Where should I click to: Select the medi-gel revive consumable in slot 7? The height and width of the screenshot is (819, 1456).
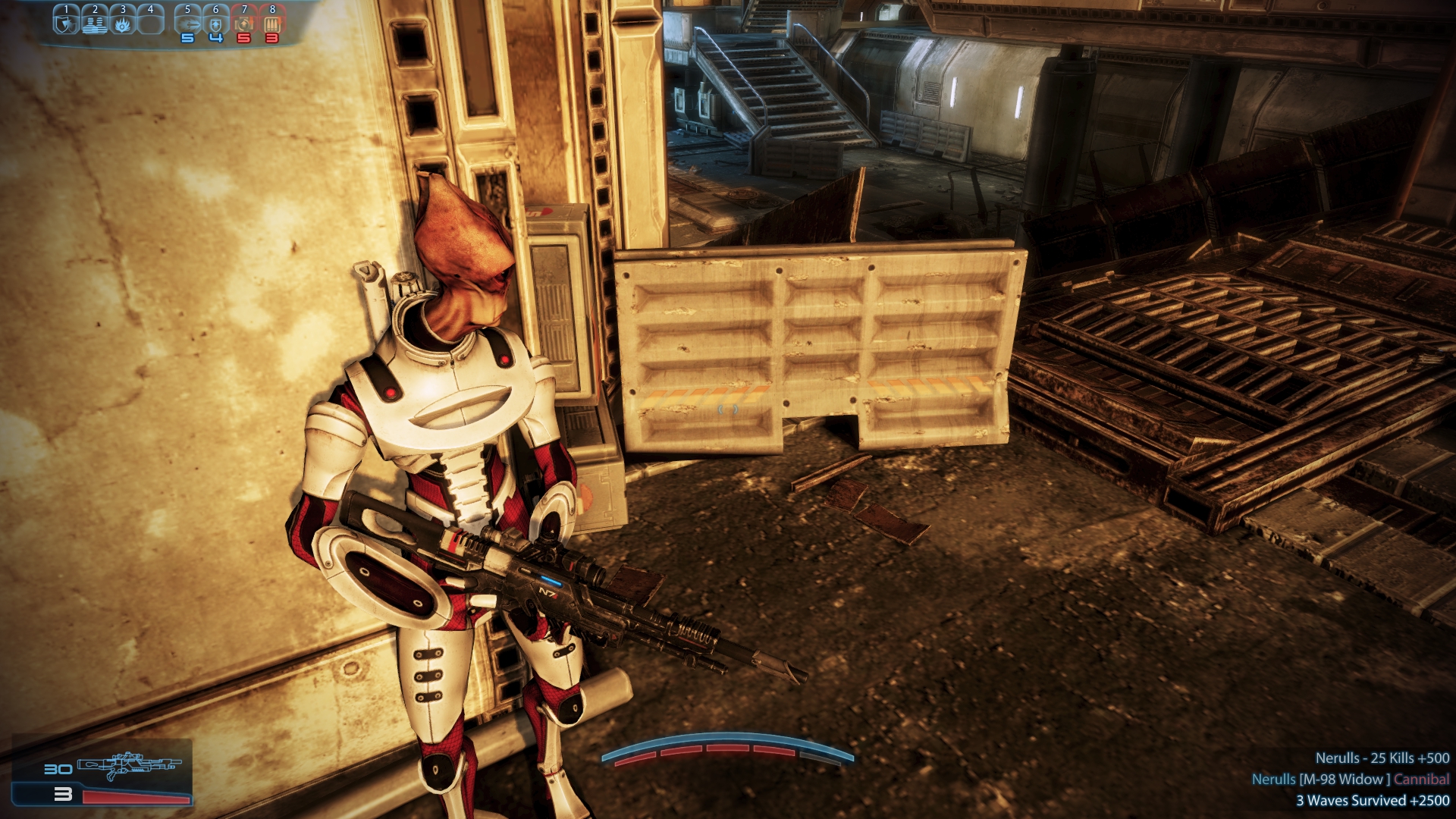[x=243, y=23]
